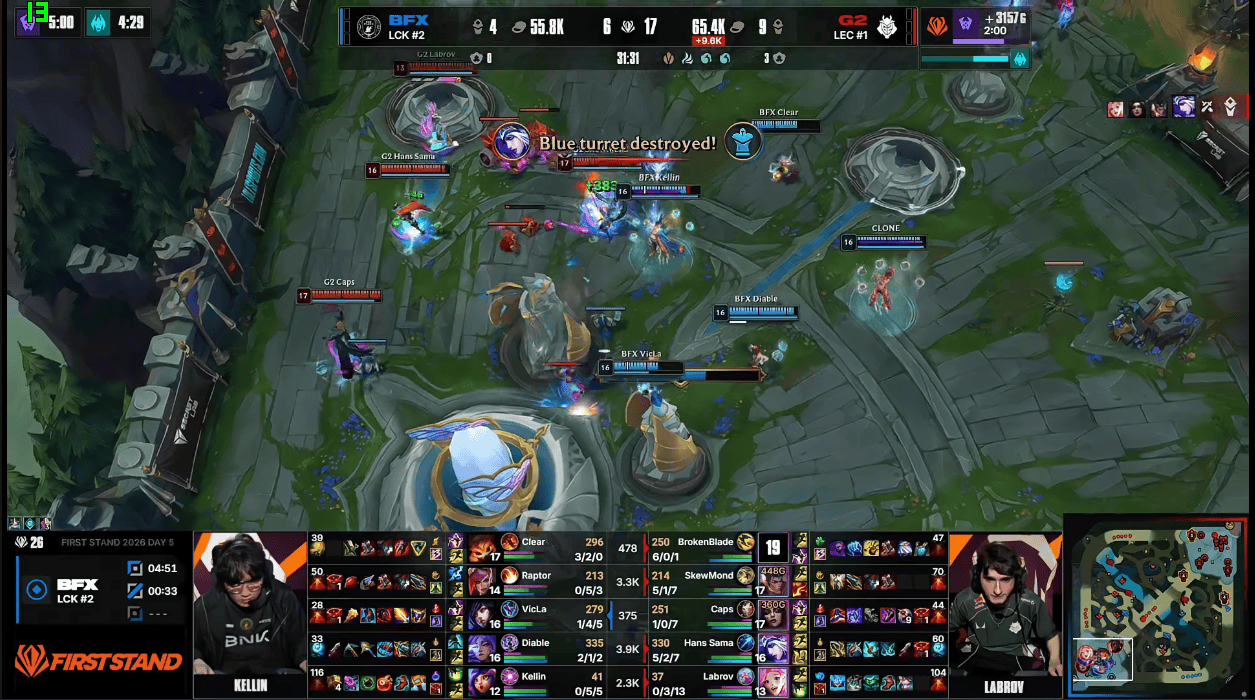
Task: Select Raptor's champion portrait on the scoreboard
Action: [x=483, y=582]
